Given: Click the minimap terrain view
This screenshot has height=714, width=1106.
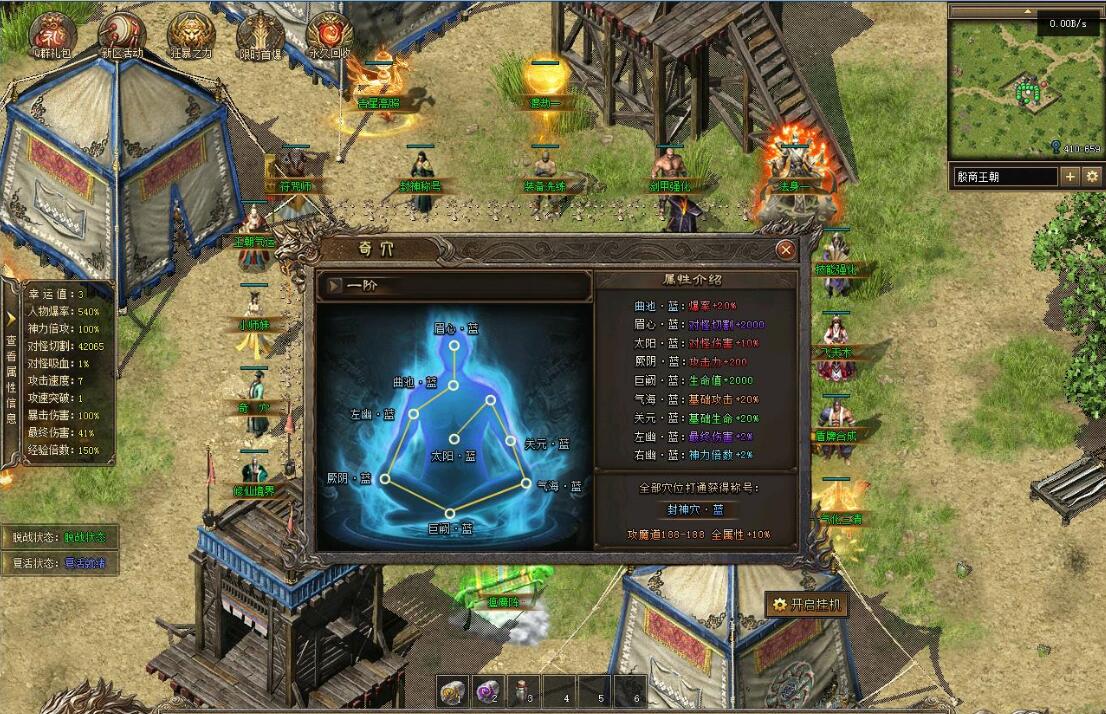Looking at the screenshot, I should point(1025,90).
